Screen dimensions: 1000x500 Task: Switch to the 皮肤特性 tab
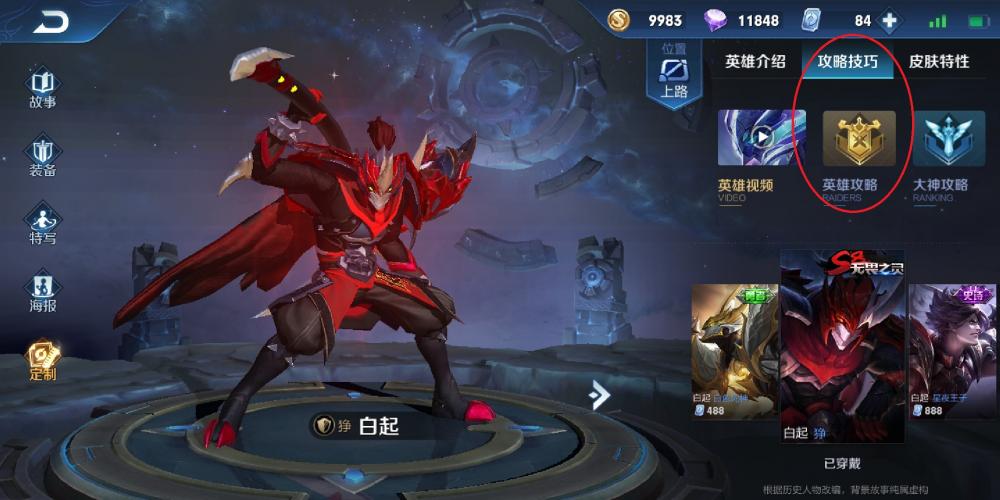click(939, 61)
